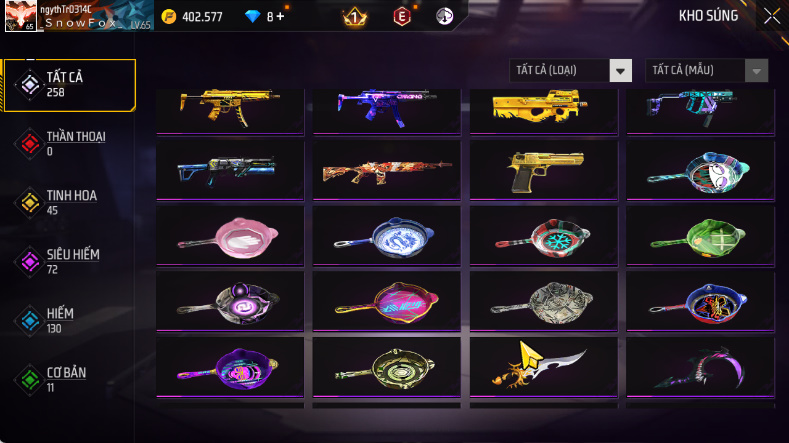789x443 pixels.
Task: Click the SnowFox player profile avatar
Action: pos(20,16)
